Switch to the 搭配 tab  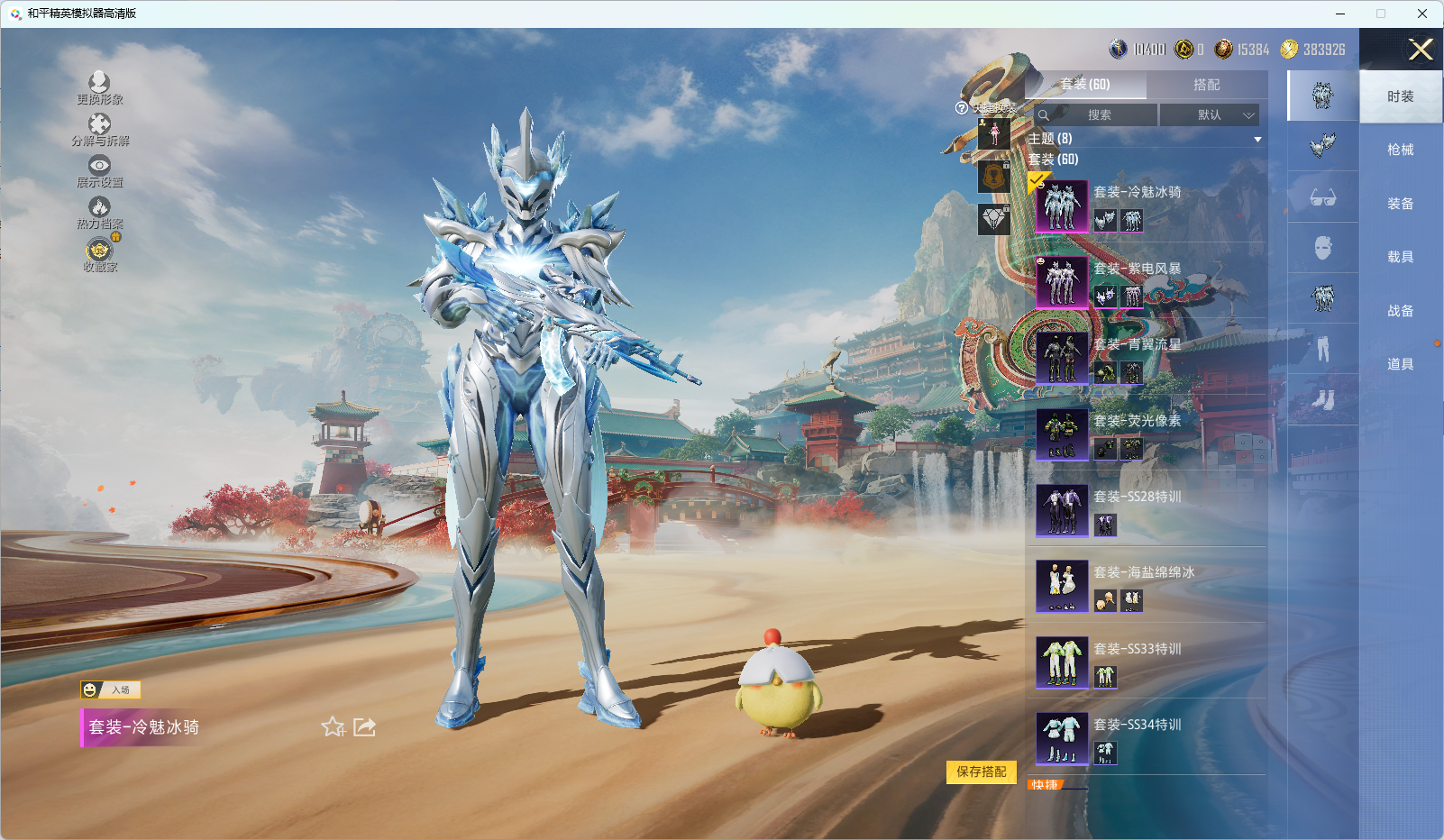[1206, 85]
